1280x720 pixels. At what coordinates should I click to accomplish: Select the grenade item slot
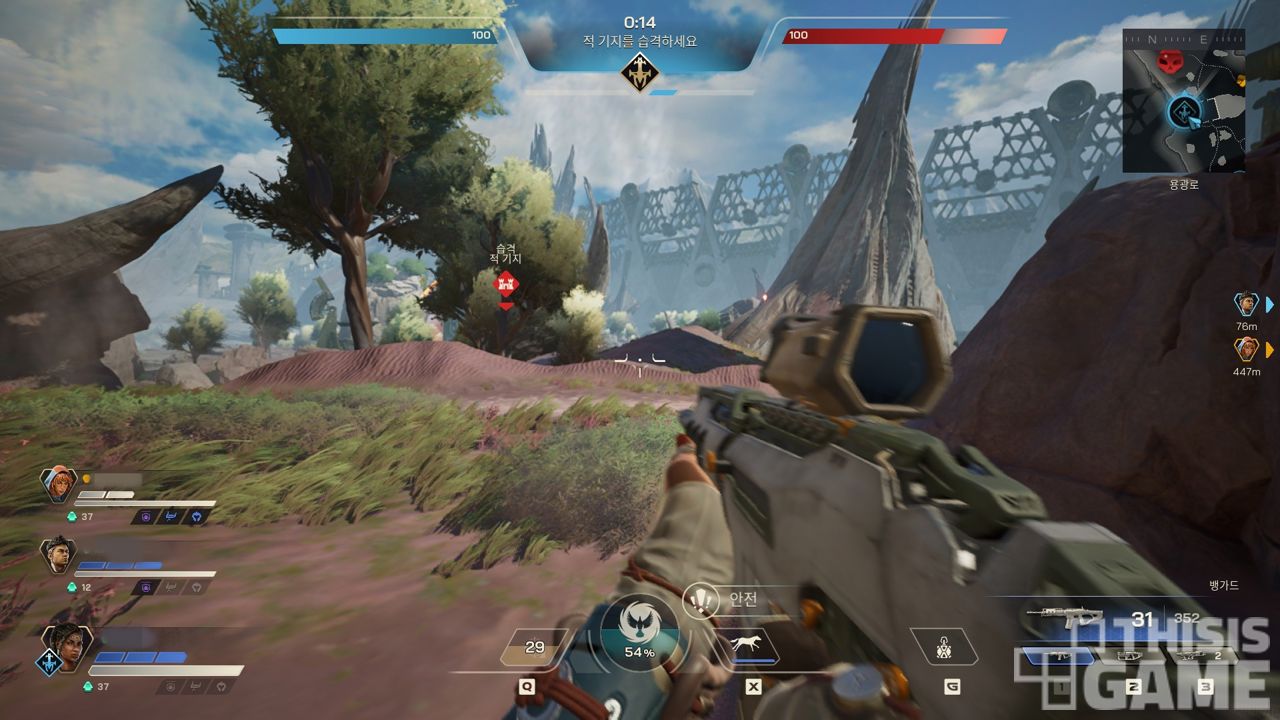pyautogui.click(x=943, y=649)
